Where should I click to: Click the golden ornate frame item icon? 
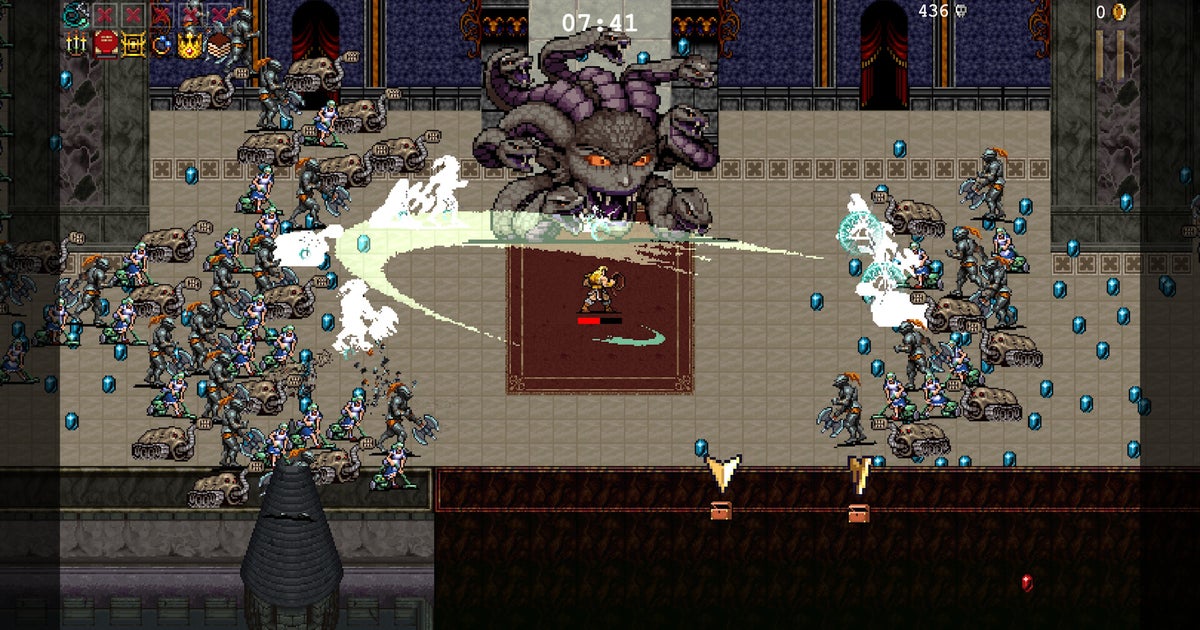[133, 43]
